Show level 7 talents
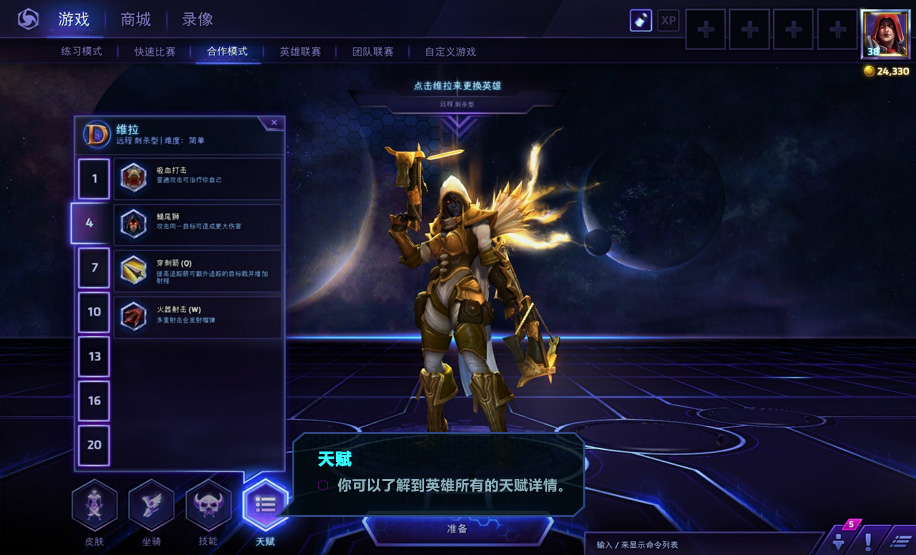 click(94, 268)
